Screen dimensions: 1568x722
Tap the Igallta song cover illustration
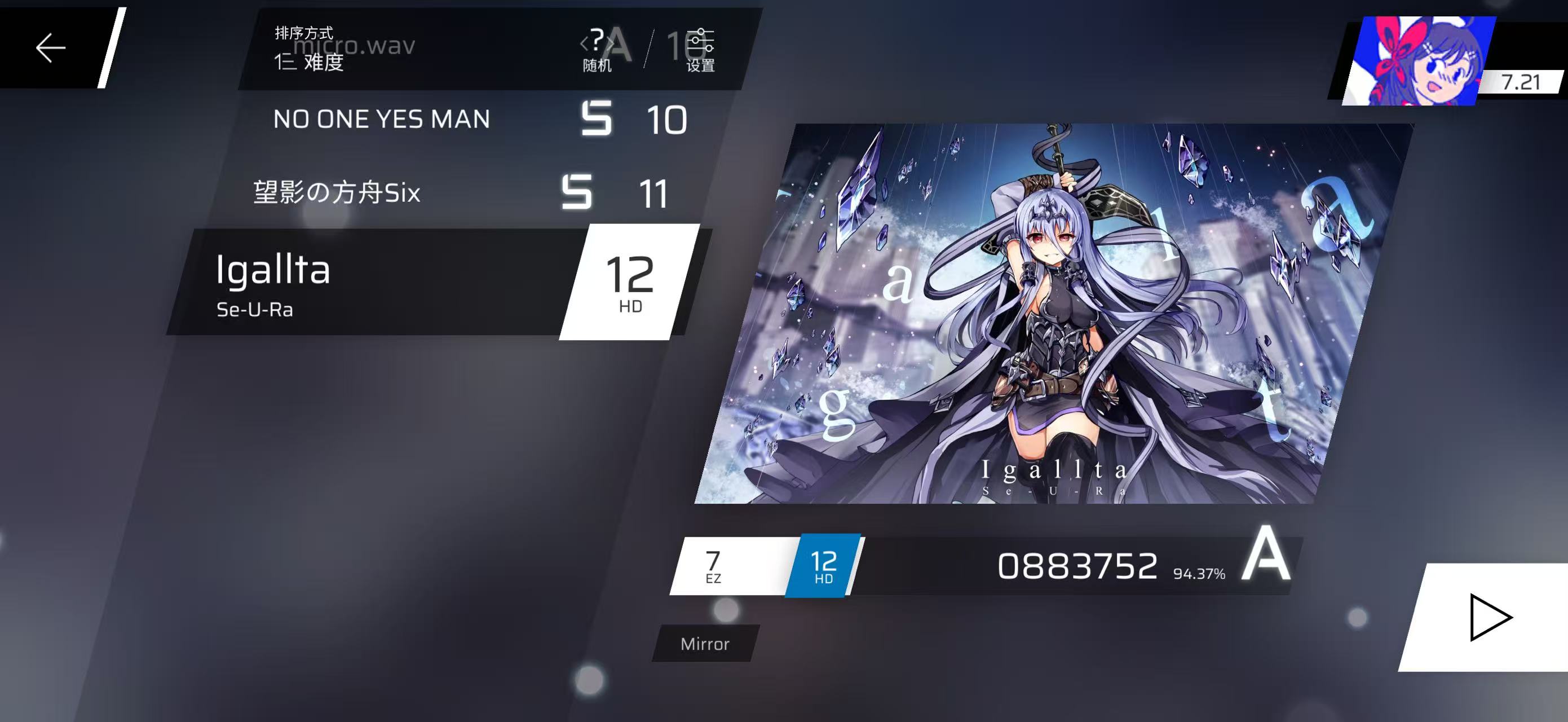[x=1053, y=314]
